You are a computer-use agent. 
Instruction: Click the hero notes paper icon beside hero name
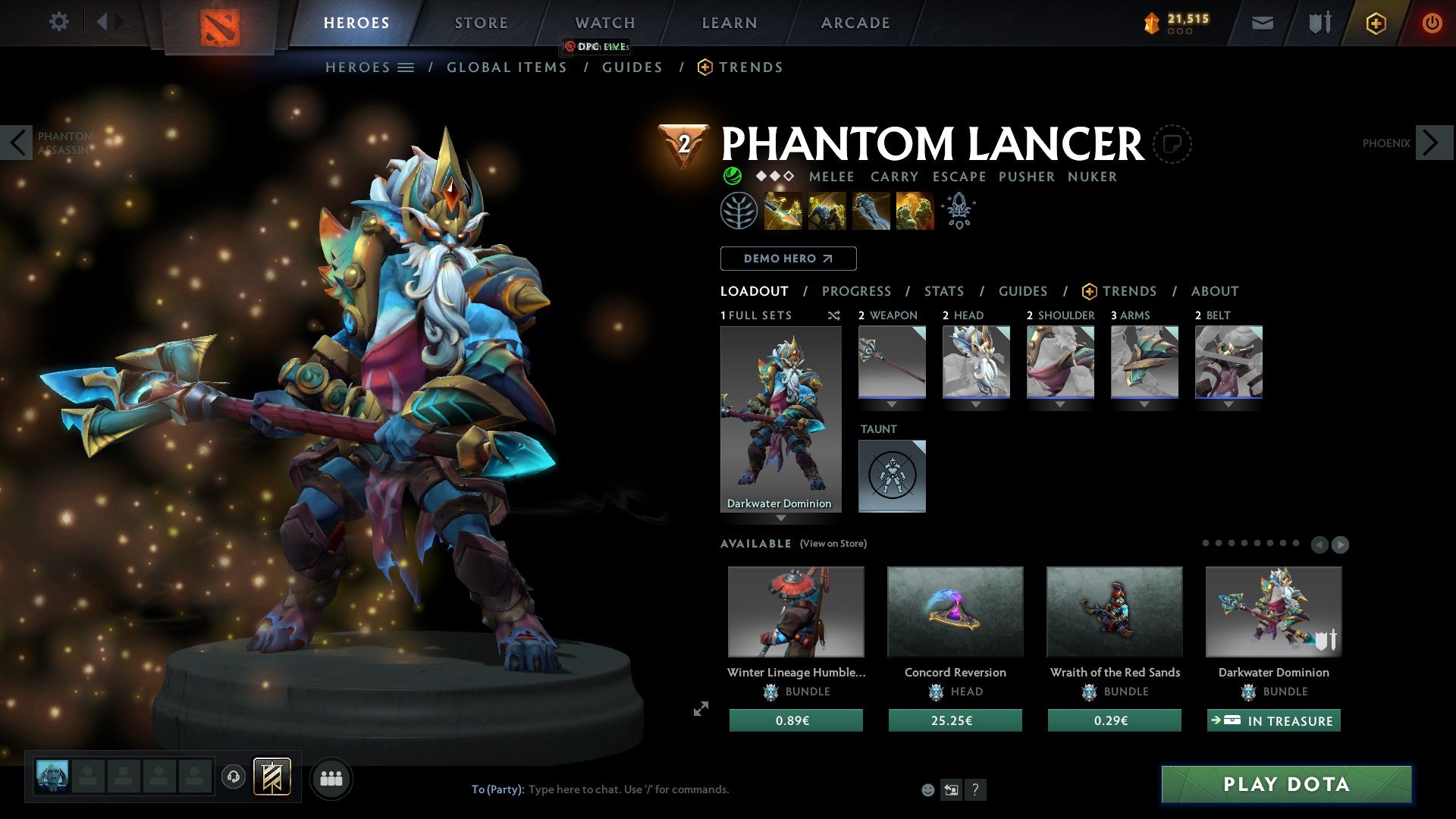pos(1174,144)
